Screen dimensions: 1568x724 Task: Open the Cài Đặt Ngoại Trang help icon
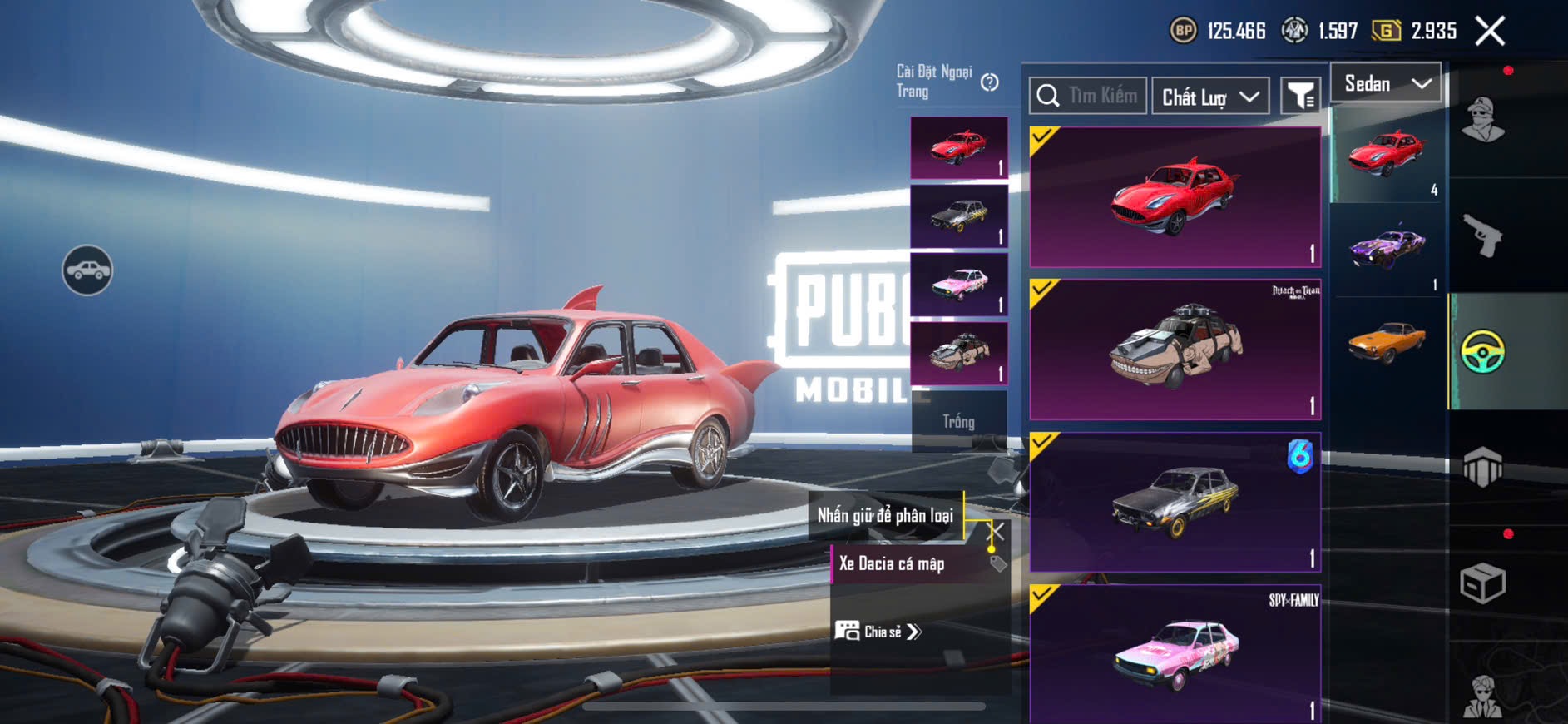coord(989,82)
